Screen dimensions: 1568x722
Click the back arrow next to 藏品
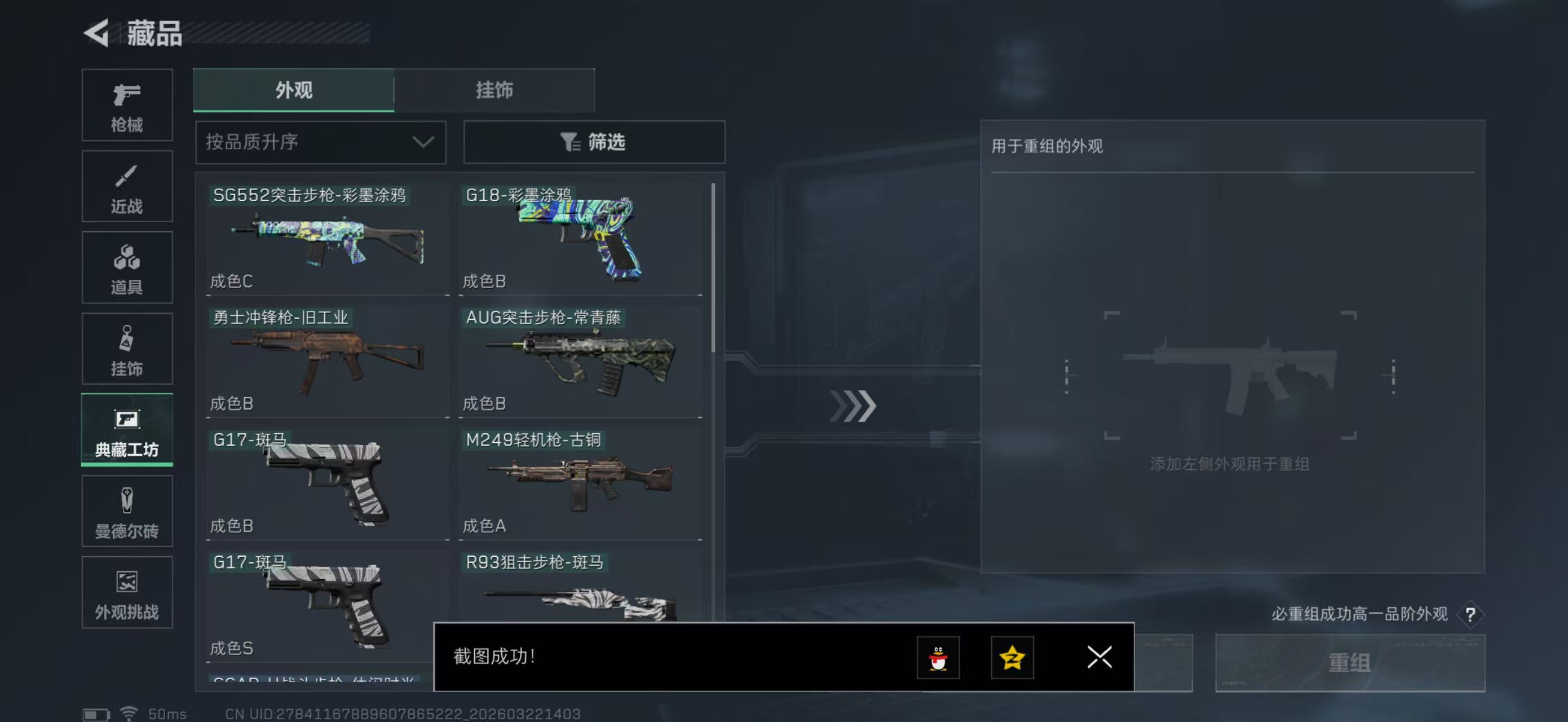(98, 33)
